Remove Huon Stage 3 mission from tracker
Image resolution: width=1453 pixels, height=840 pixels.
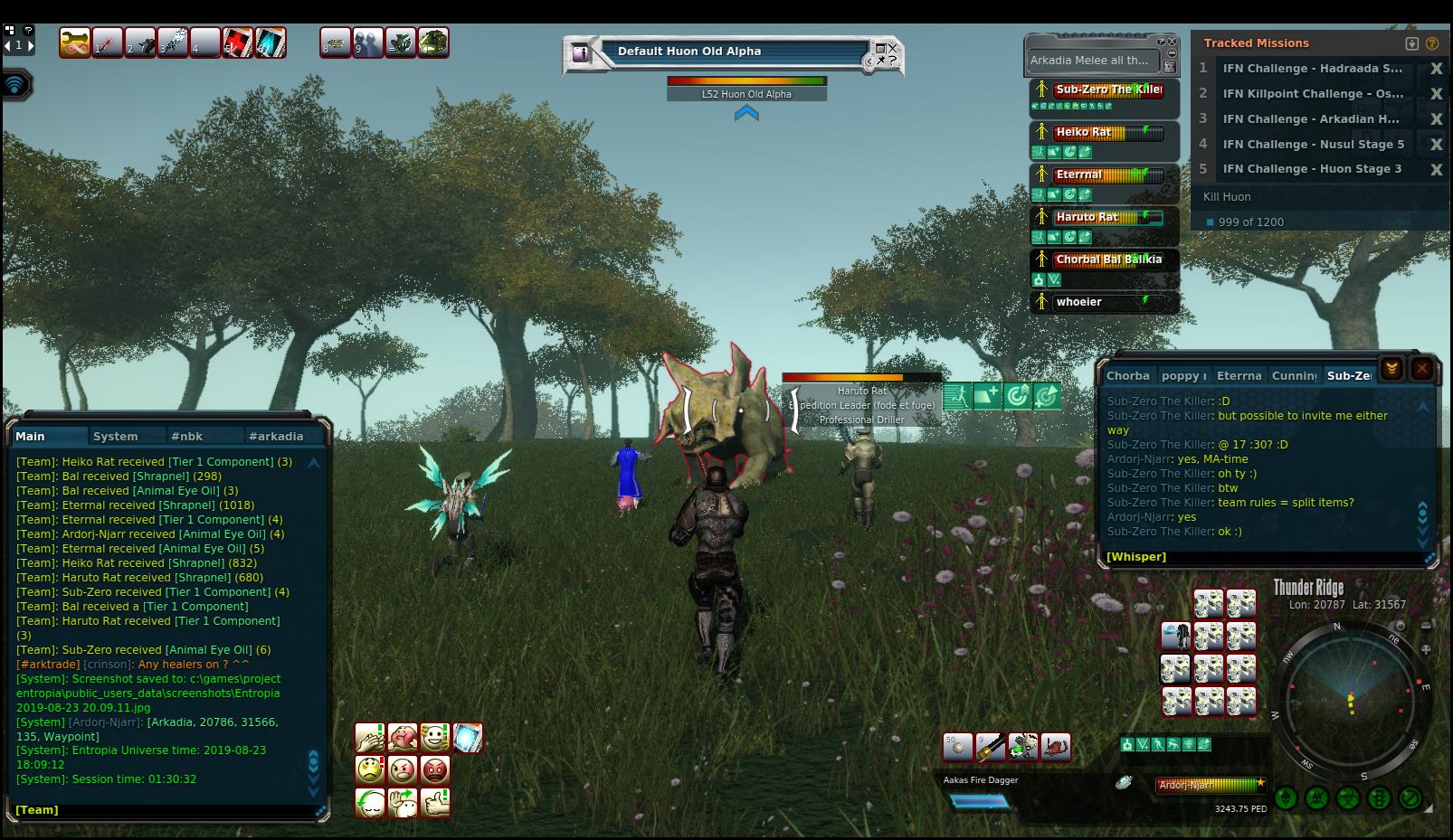pyautogui.click(x=1436, y=169)
